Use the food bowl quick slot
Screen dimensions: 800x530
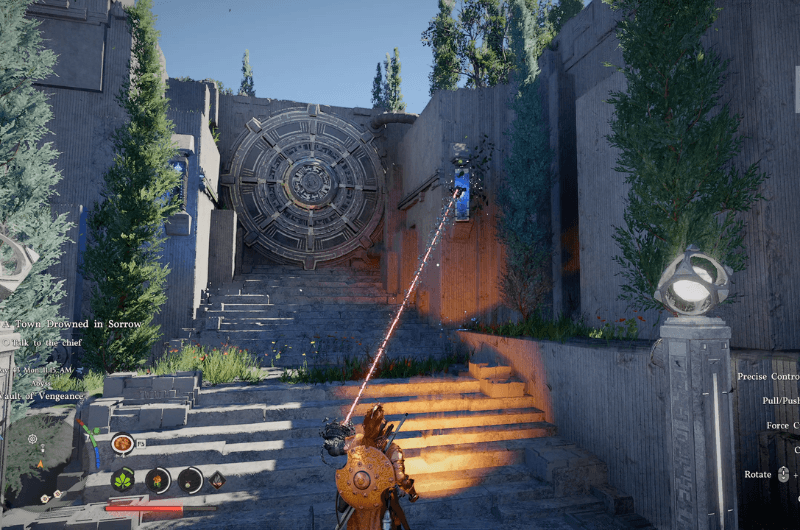123,443
